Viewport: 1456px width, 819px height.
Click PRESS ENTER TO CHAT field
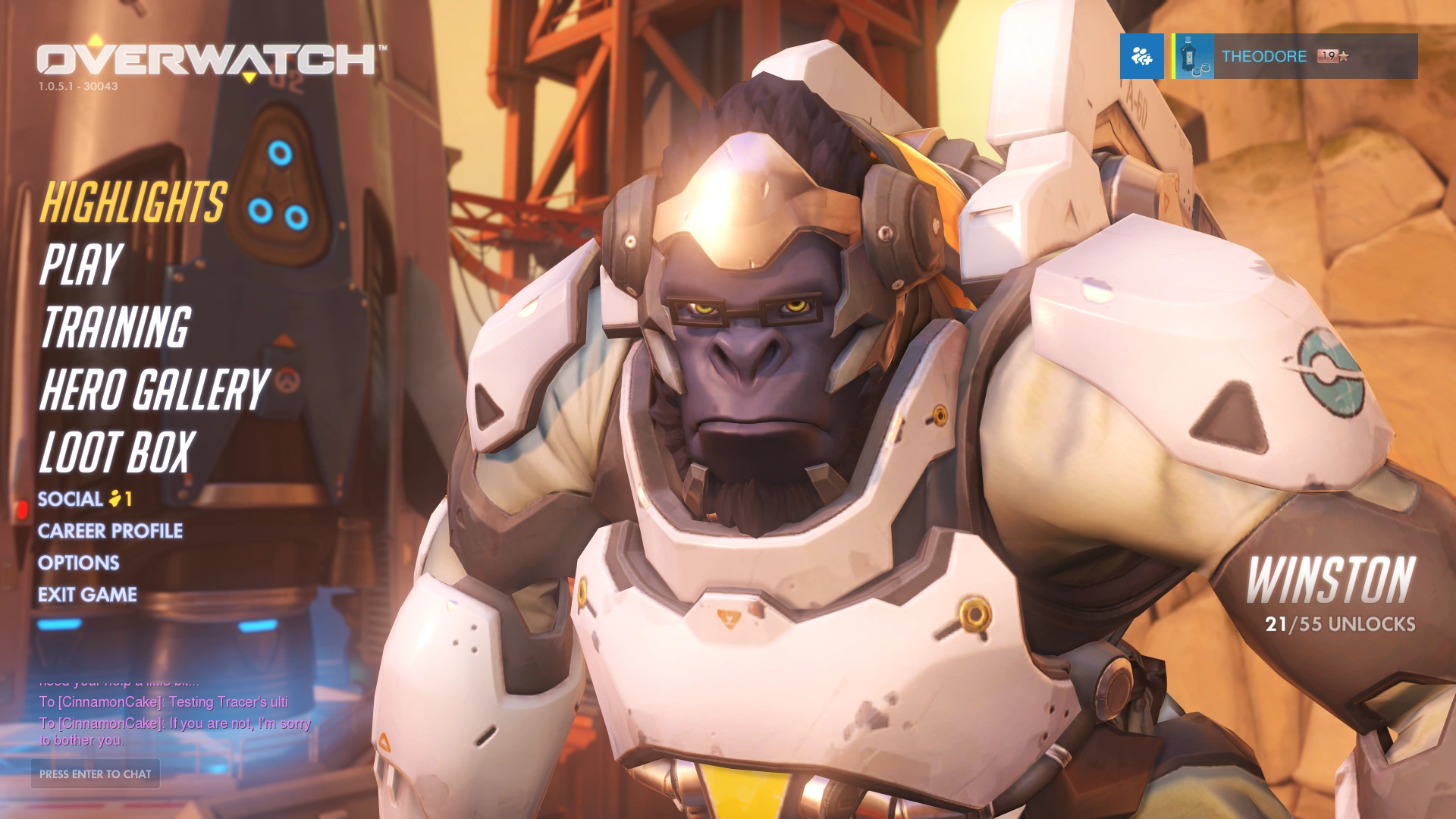(x=95, y=774)
